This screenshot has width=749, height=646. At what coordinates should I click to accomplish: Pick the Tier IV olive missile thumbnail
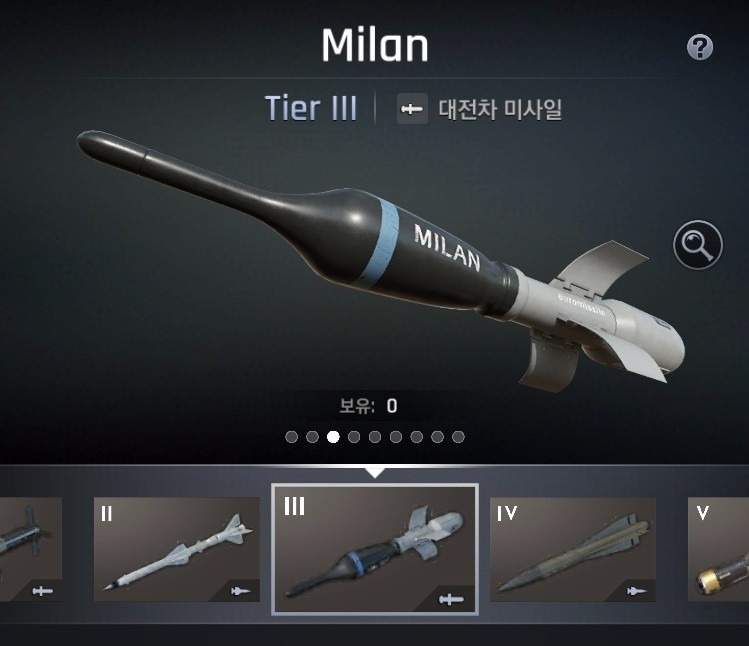coord(572,549)
